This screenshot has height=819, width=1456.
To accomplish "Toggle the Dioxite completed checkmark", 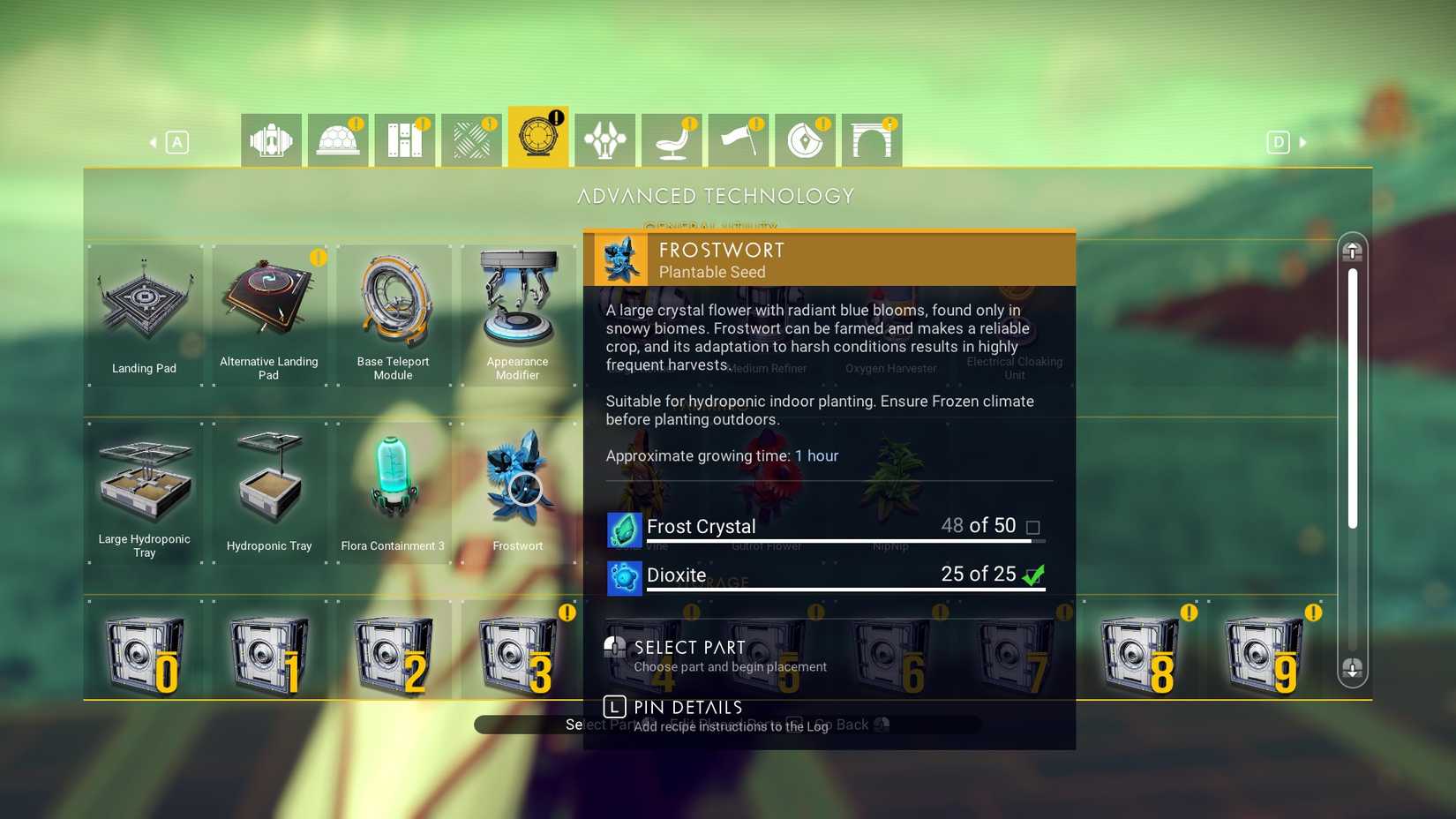I will pyautogui.click(x=1033, y=575).
